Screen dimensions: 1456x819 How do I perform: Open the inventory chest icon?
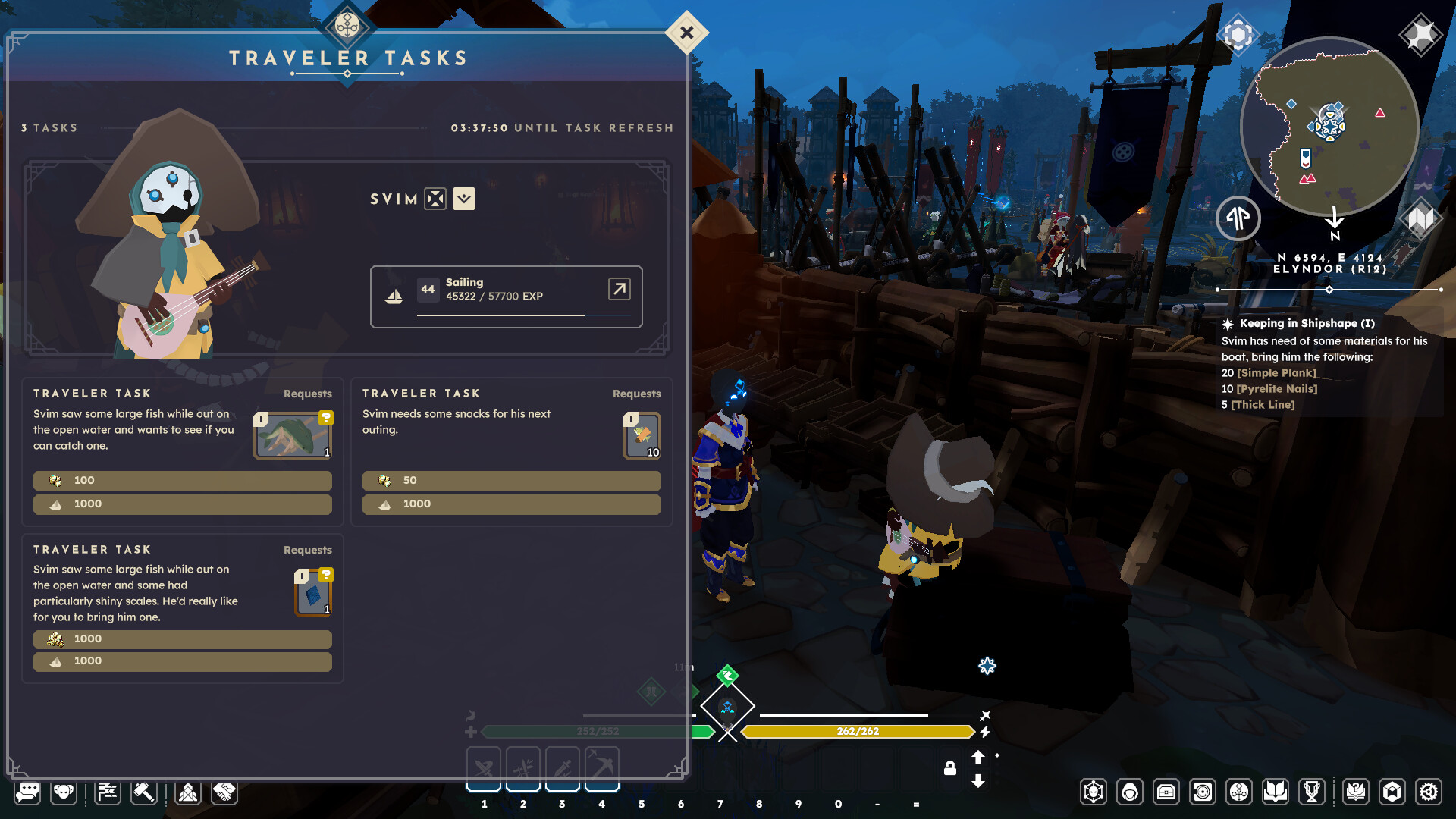1166,792
